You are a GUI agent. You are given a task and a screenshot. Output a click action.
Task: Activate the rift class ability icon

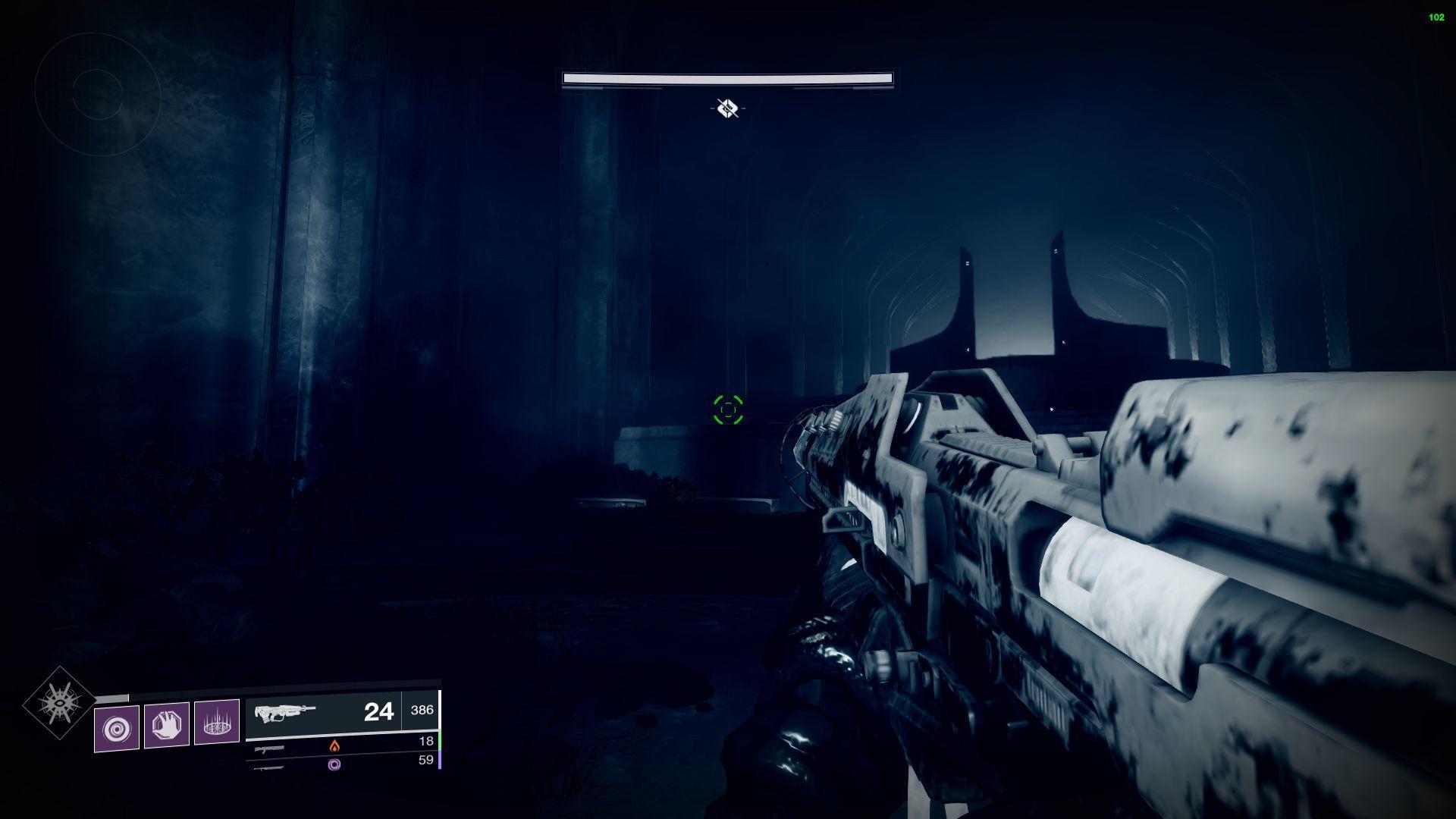(217, 722)
